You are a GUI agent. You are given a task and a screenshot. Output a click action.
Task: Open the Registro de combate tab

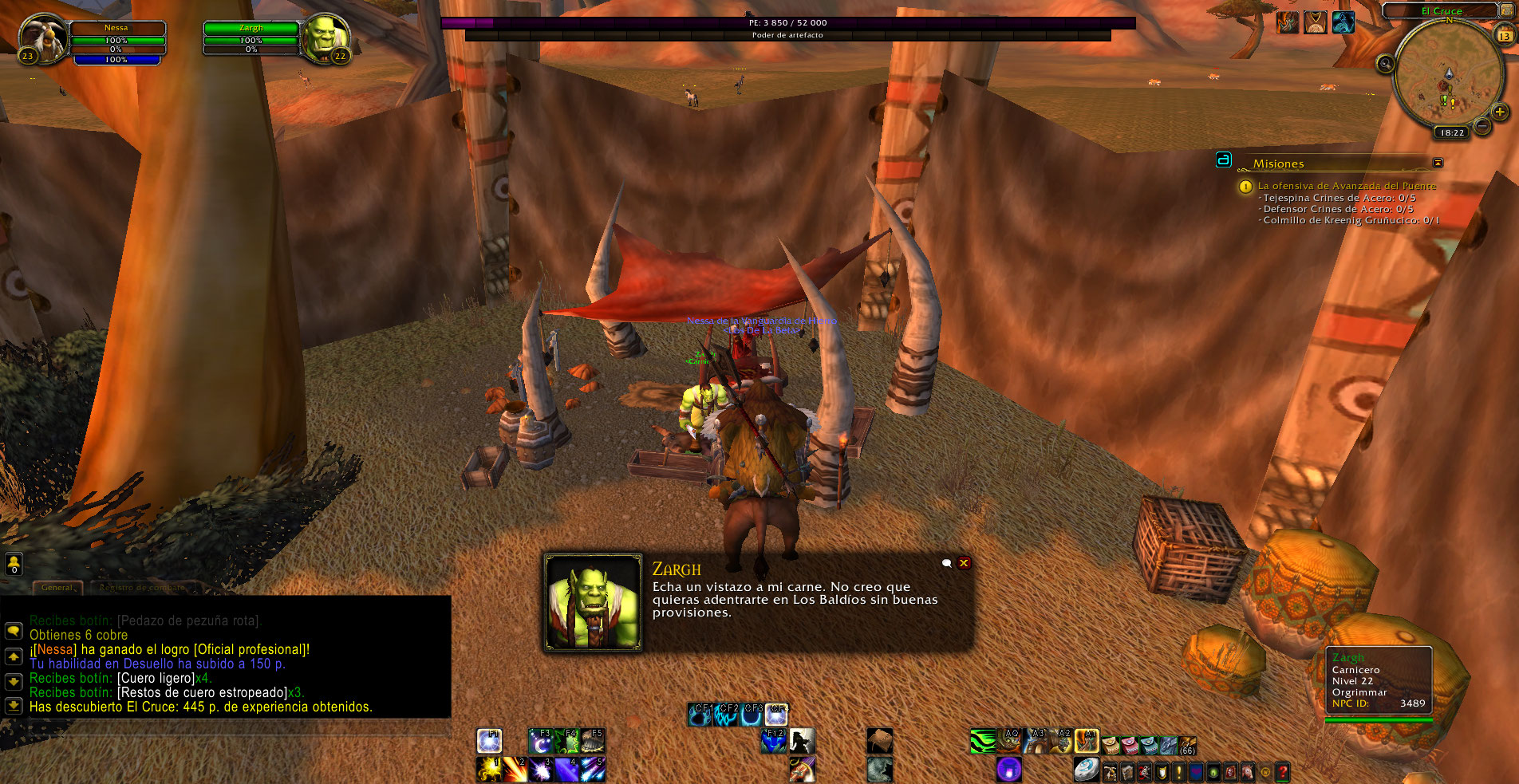pyautogui.click(x=142, y=588)
